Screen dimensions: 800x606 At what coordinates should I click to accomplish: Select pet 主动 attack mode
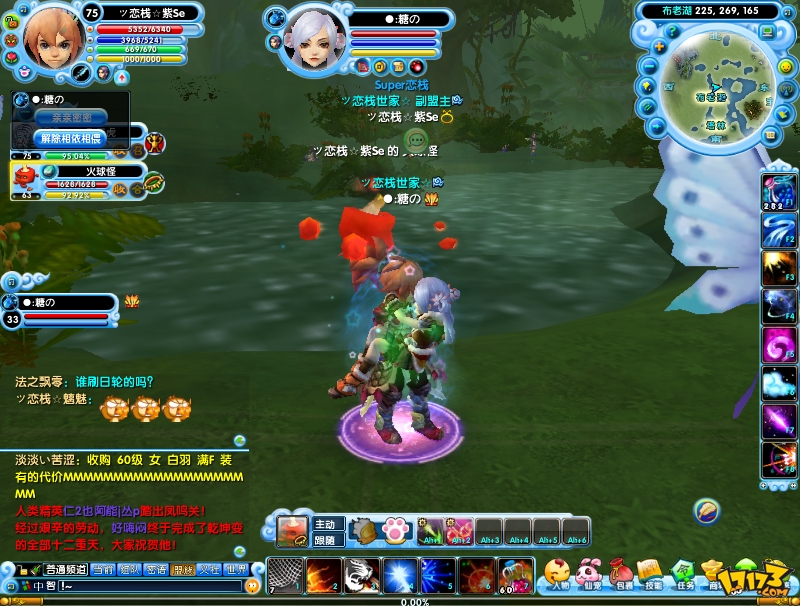326,524
